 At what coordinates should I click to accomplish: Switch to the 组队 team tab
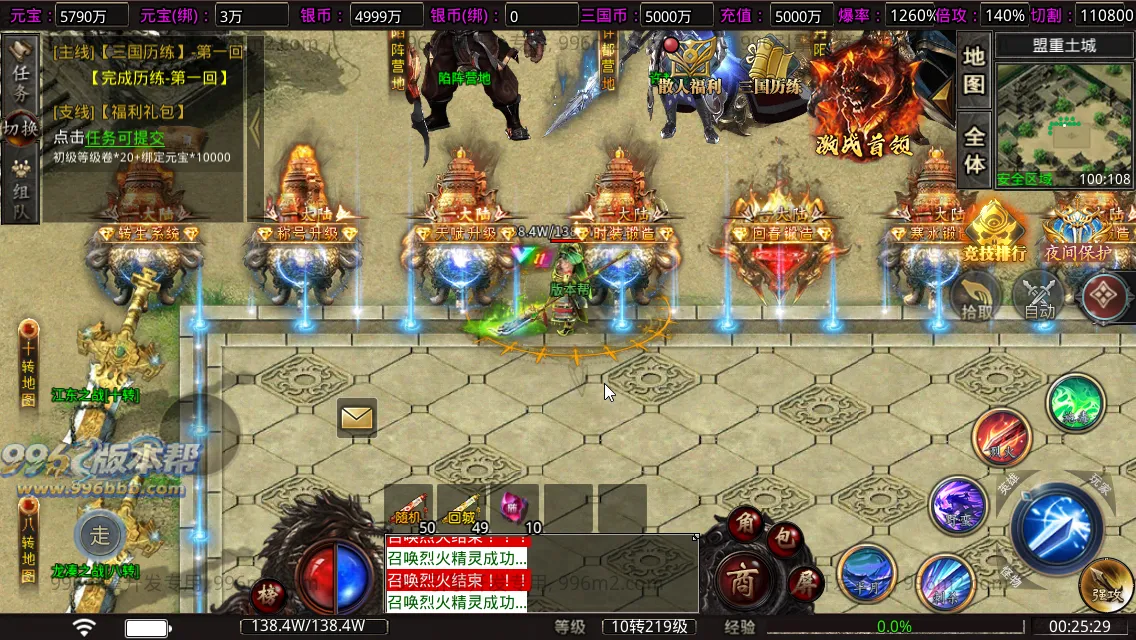tap(20, 190)
